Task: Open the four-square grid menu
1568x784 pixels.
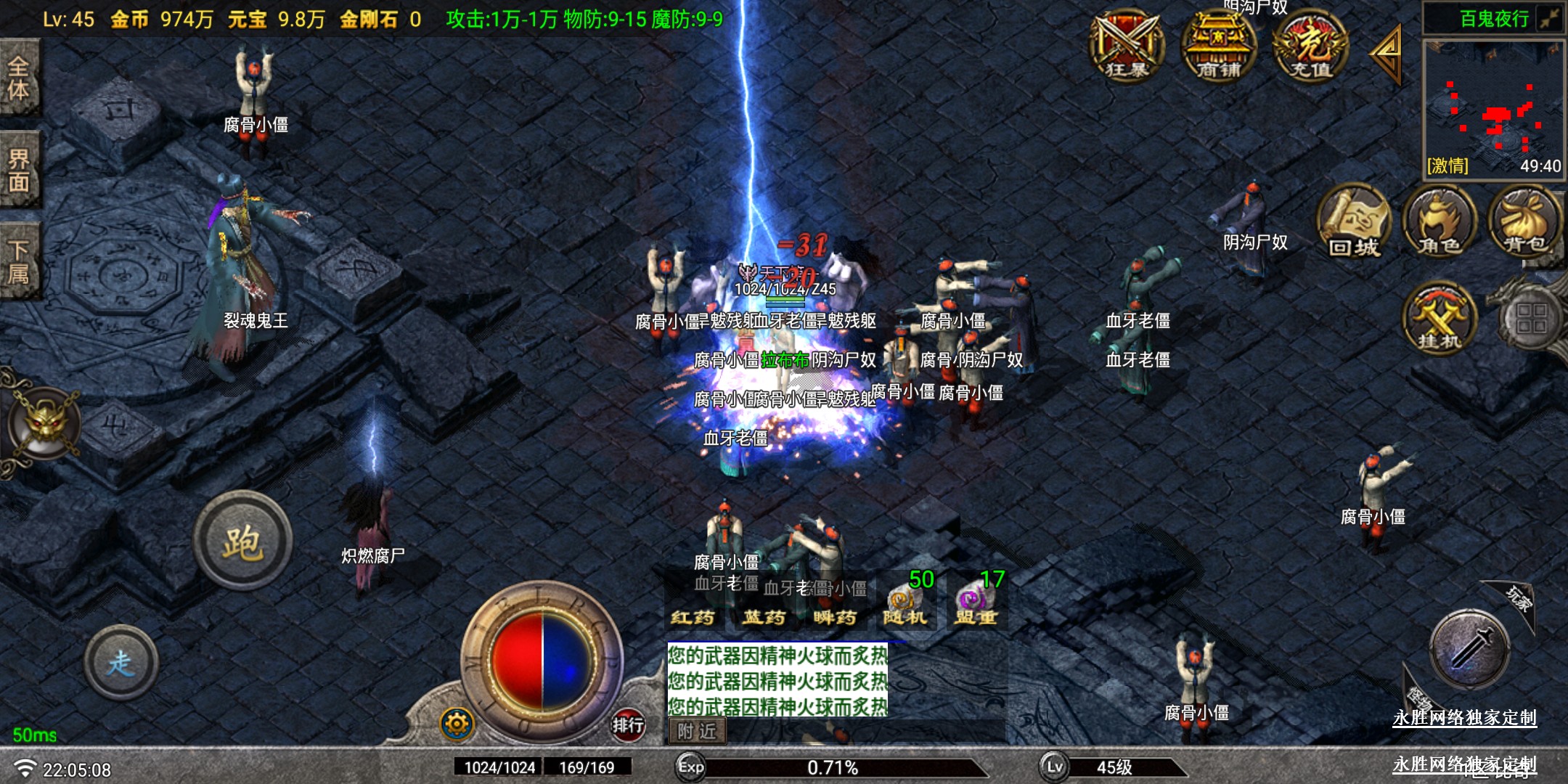Action: (1531, 319)
